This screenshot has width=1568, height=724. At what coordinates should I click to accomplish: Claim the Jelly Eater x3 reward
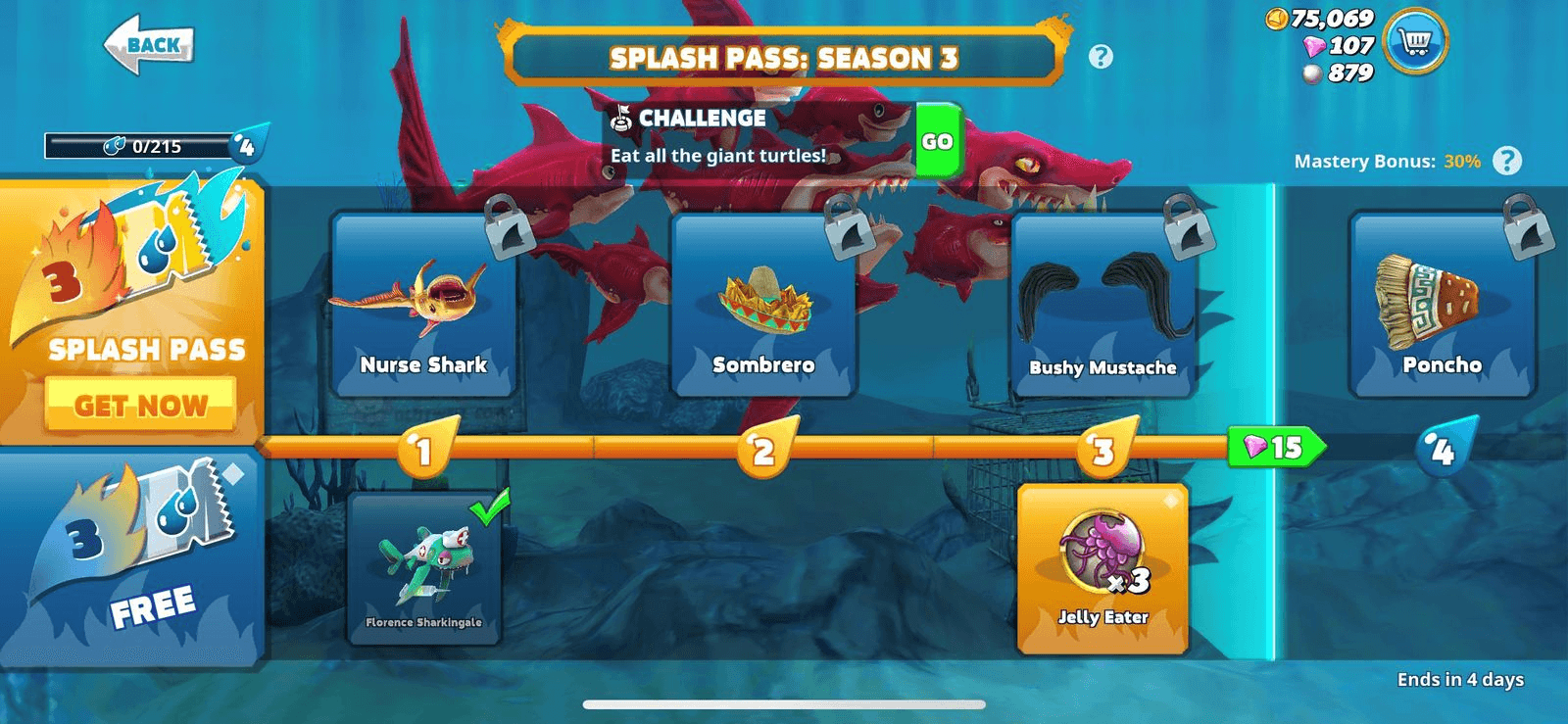pos(1102,568)
